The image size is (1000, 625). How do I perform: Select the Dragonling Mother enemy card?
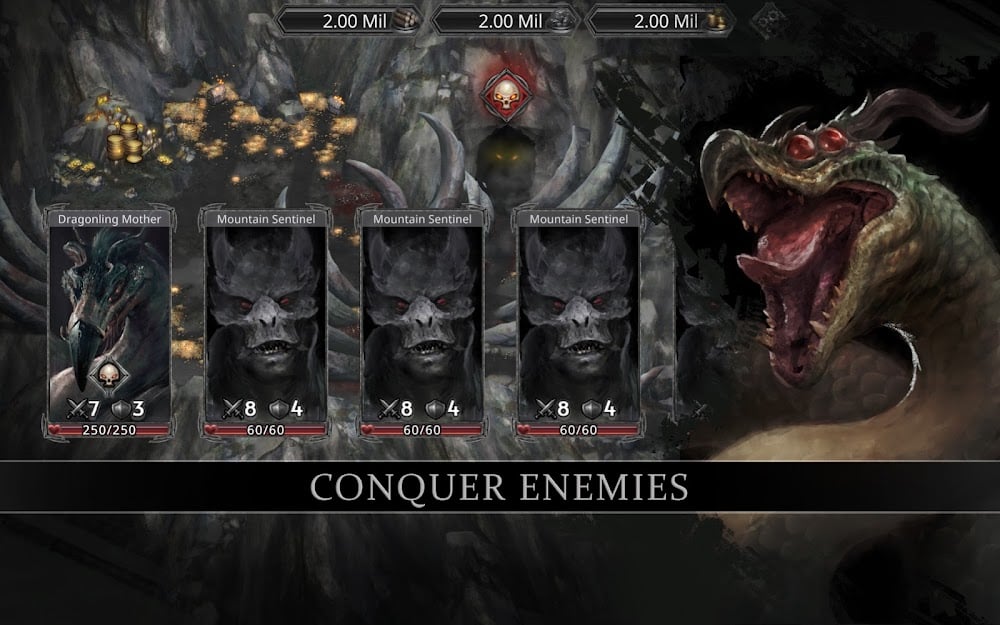pyautogui.click(x=109, y=320)
